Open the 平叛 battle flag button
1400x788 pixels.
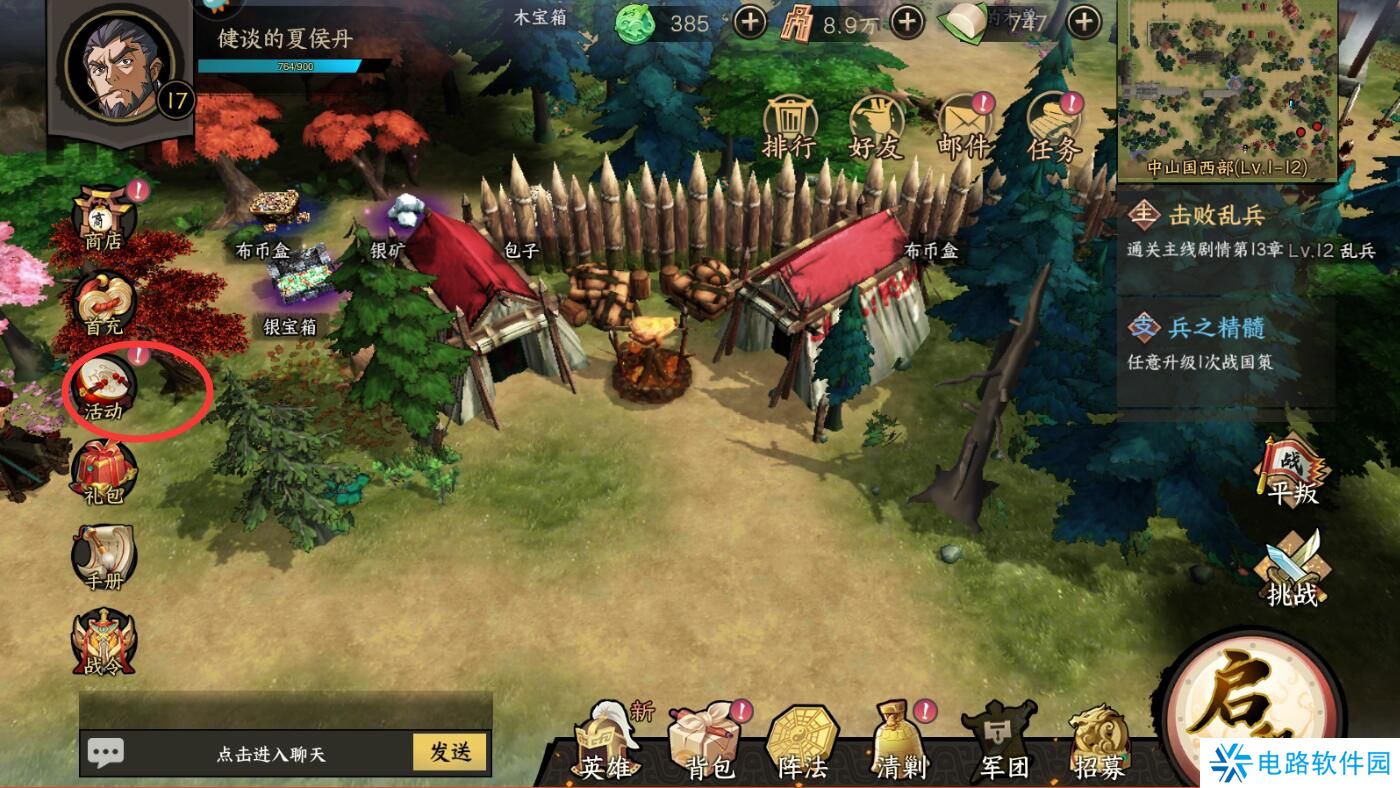(1293, 472)
